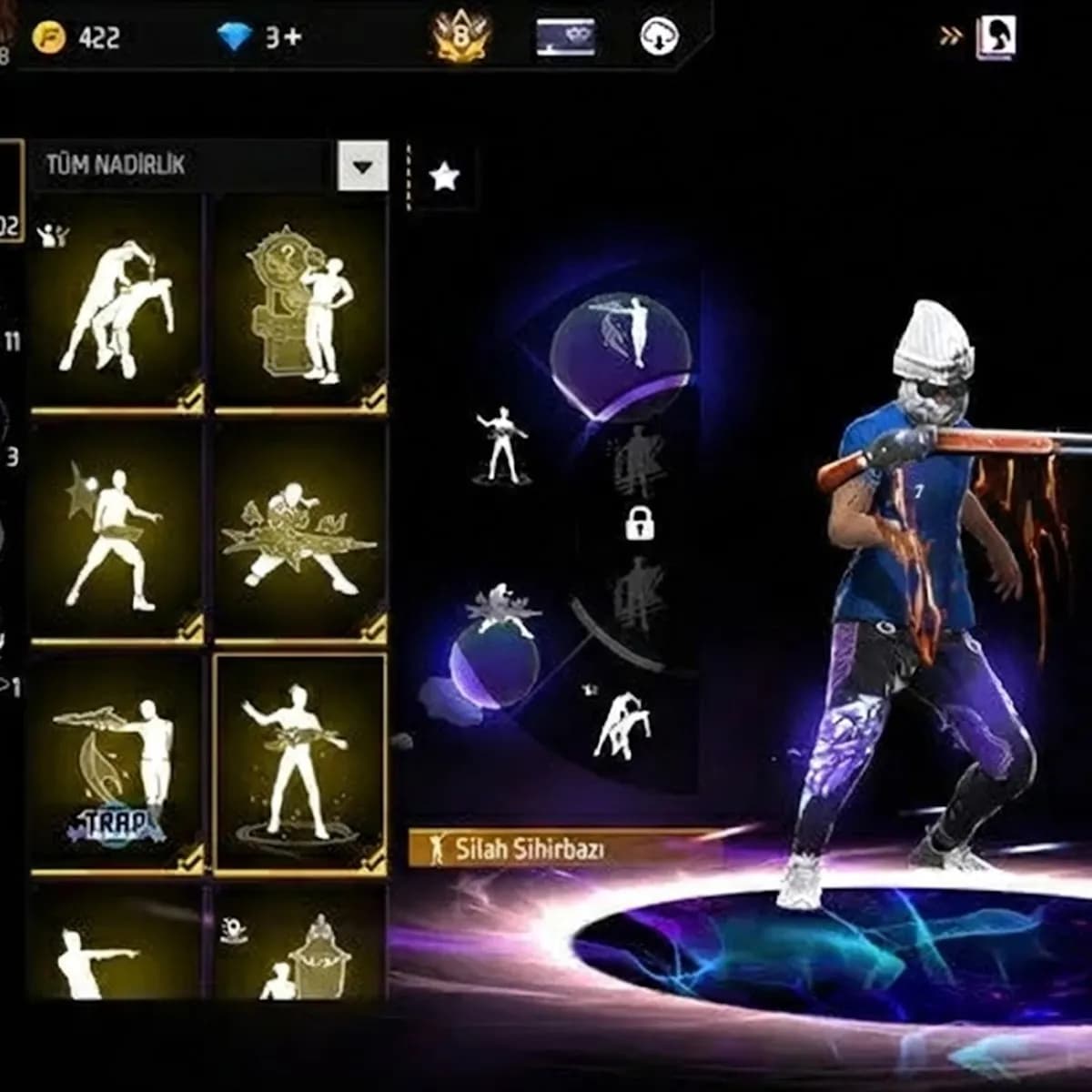Open the rank badge icon

pos(461,38)
